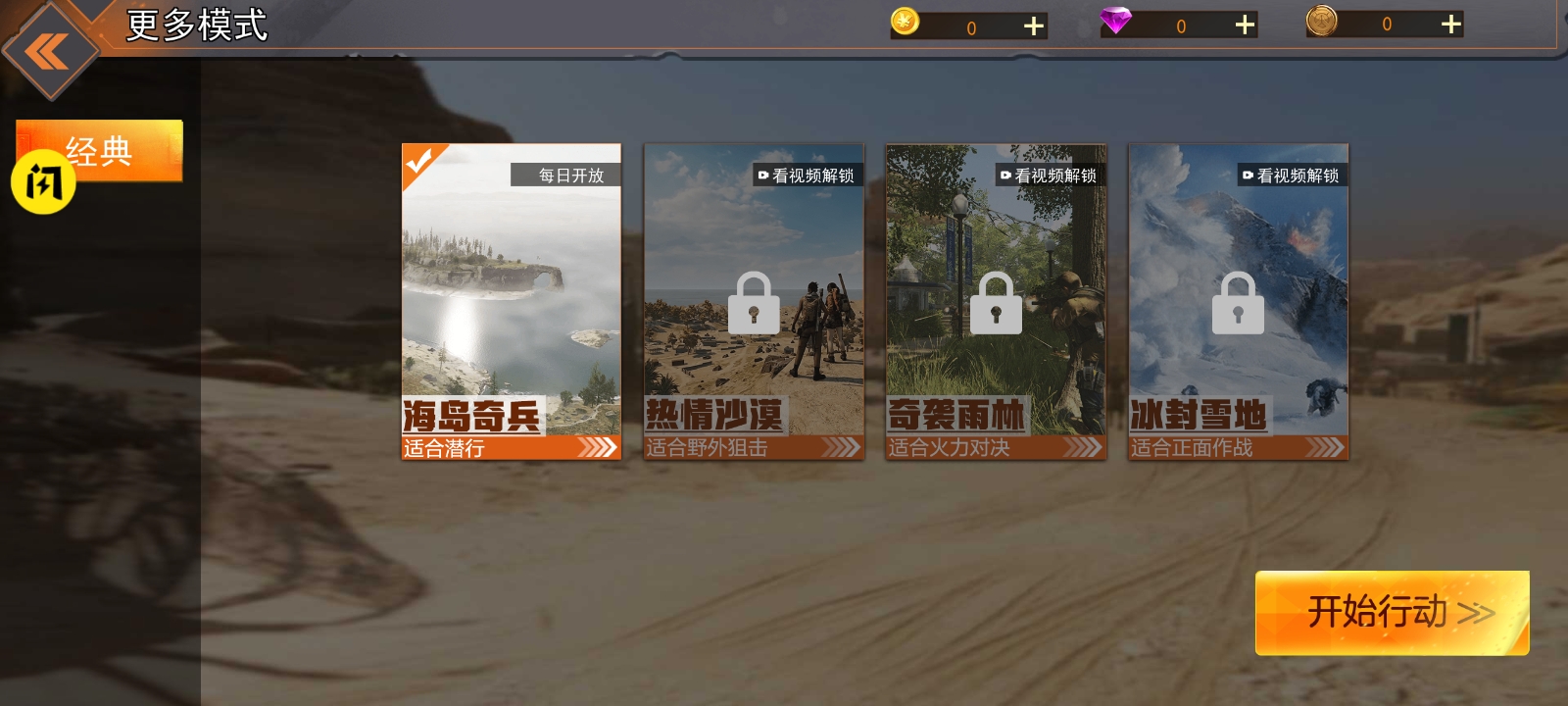The image size is (1568, 706).
Task: Add bronze medal currency with plus
Action: (1451, 24)
